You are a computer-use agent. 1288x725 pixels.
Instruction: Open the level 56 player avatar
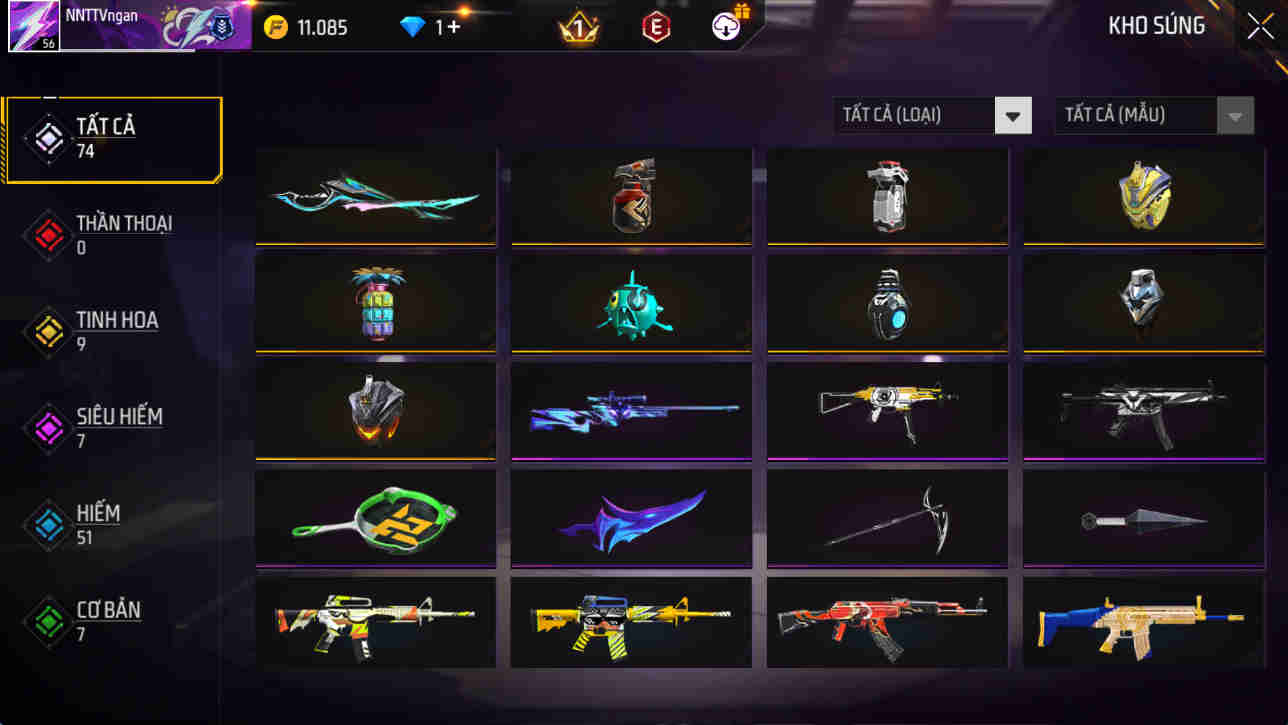[x=33, y=24]
